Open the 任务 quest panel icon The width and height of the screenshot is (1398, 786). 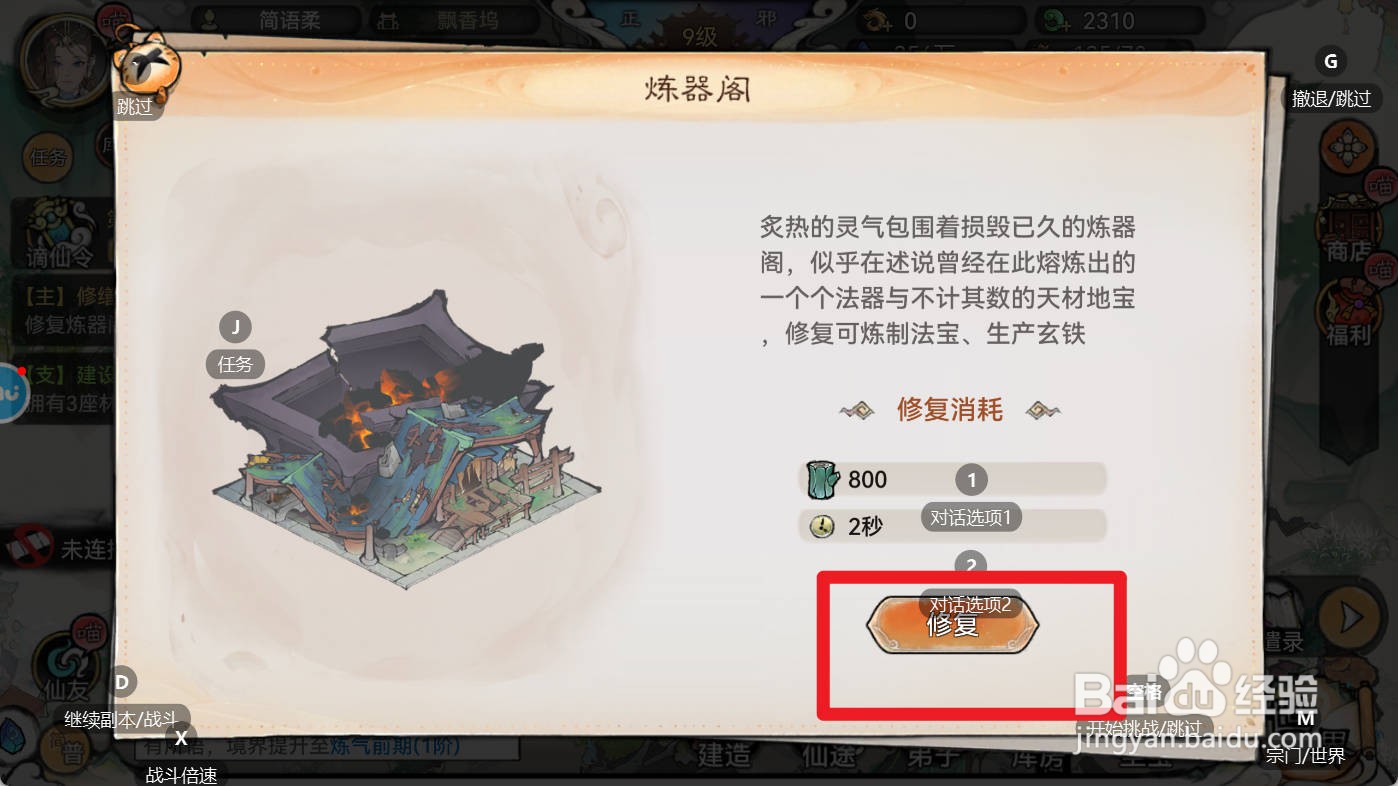point(48,160)
